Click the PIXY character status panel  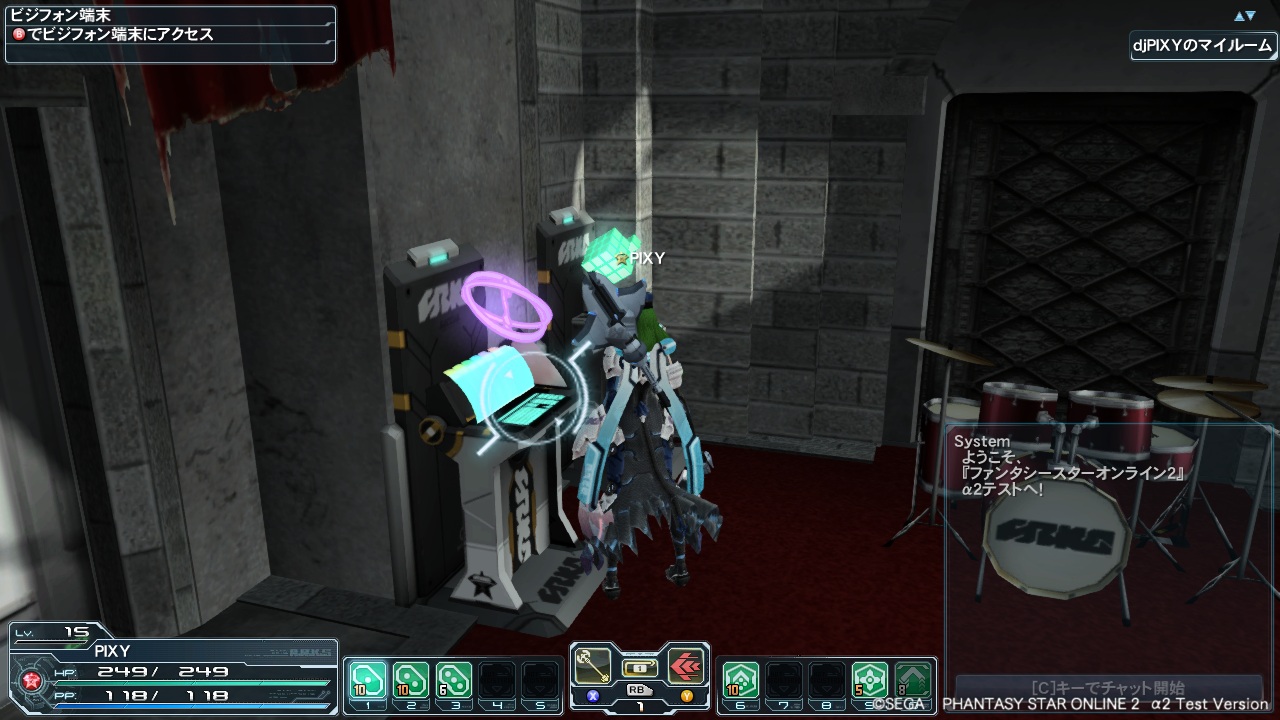172,671
